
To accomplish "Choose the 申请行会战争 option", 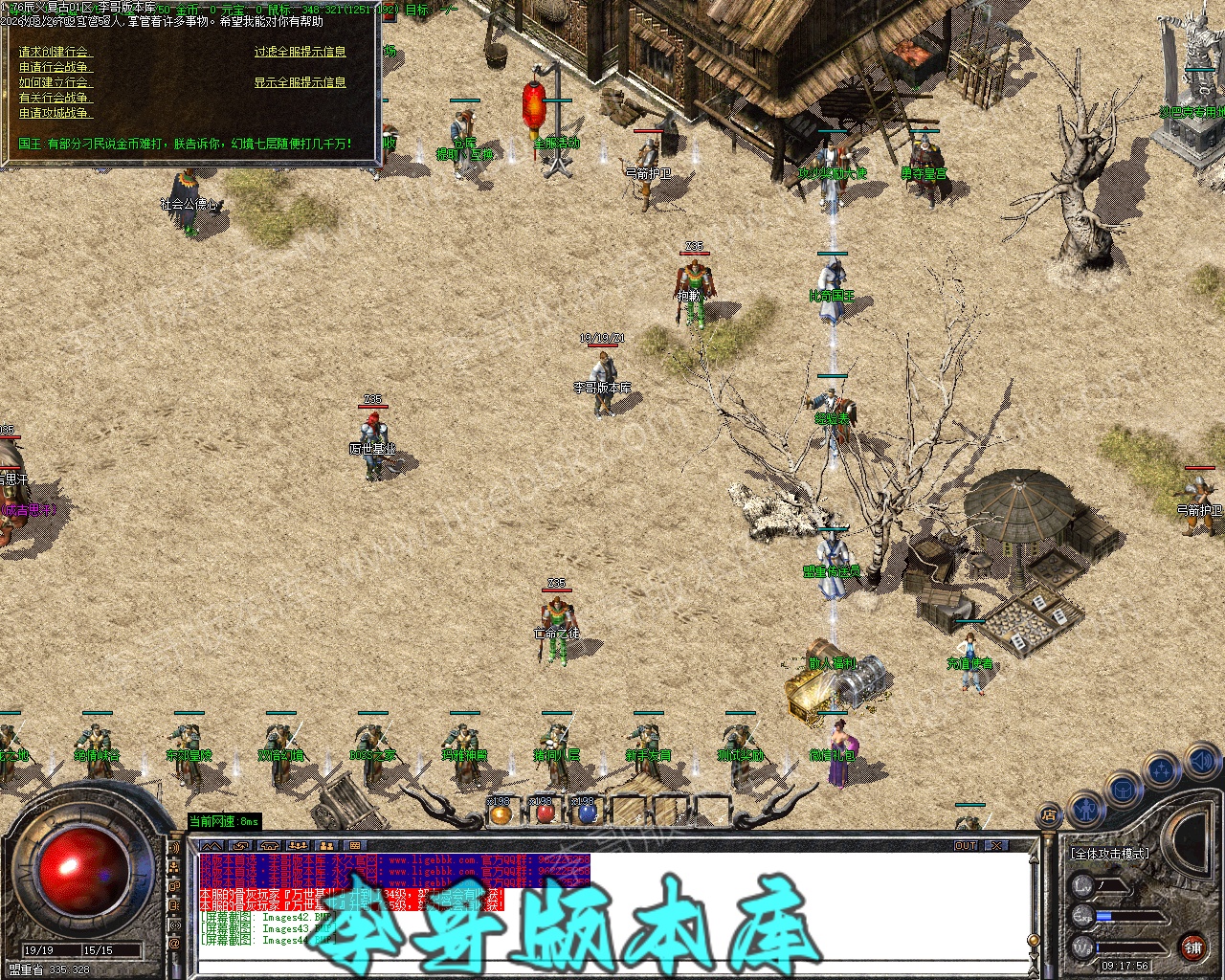I will pyautogui.click(x=55, y=67).
